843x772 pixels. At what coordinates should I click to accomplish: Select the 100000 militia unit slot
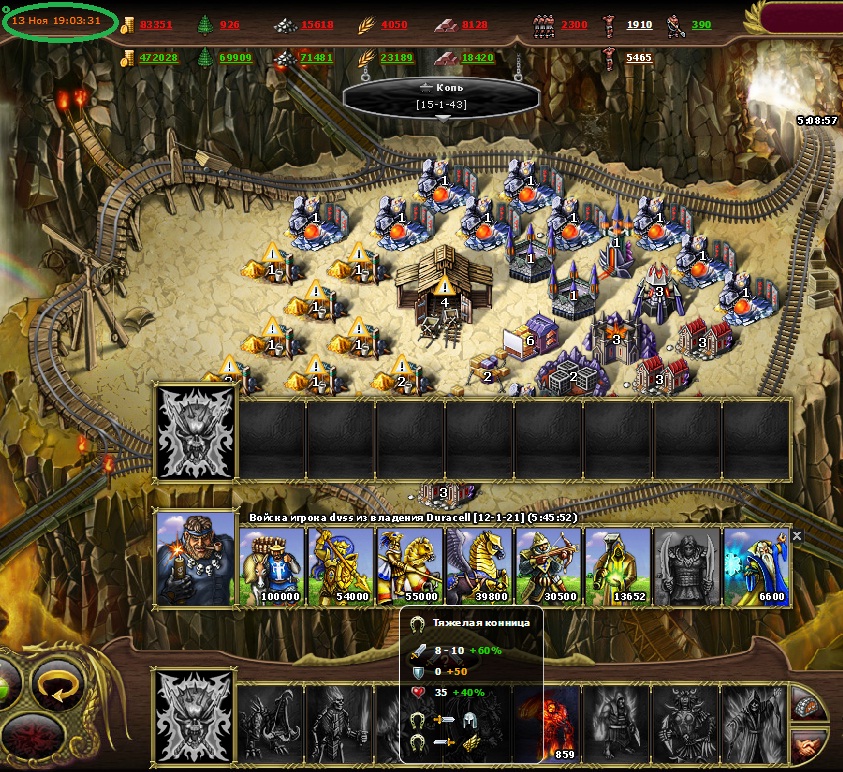(x=272, y=566)
